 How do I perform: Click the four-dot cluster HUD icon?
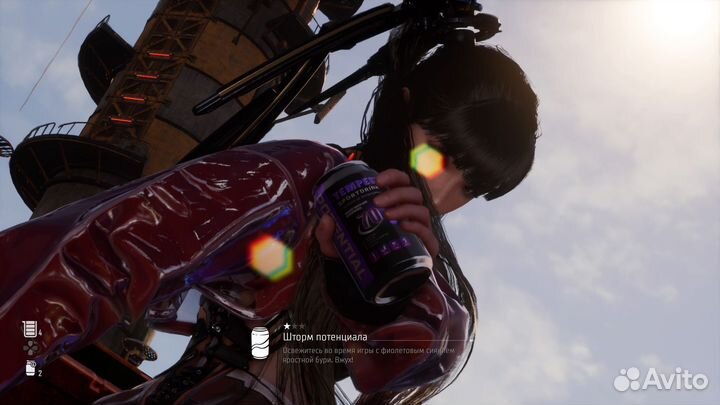(x=29, y=348)
